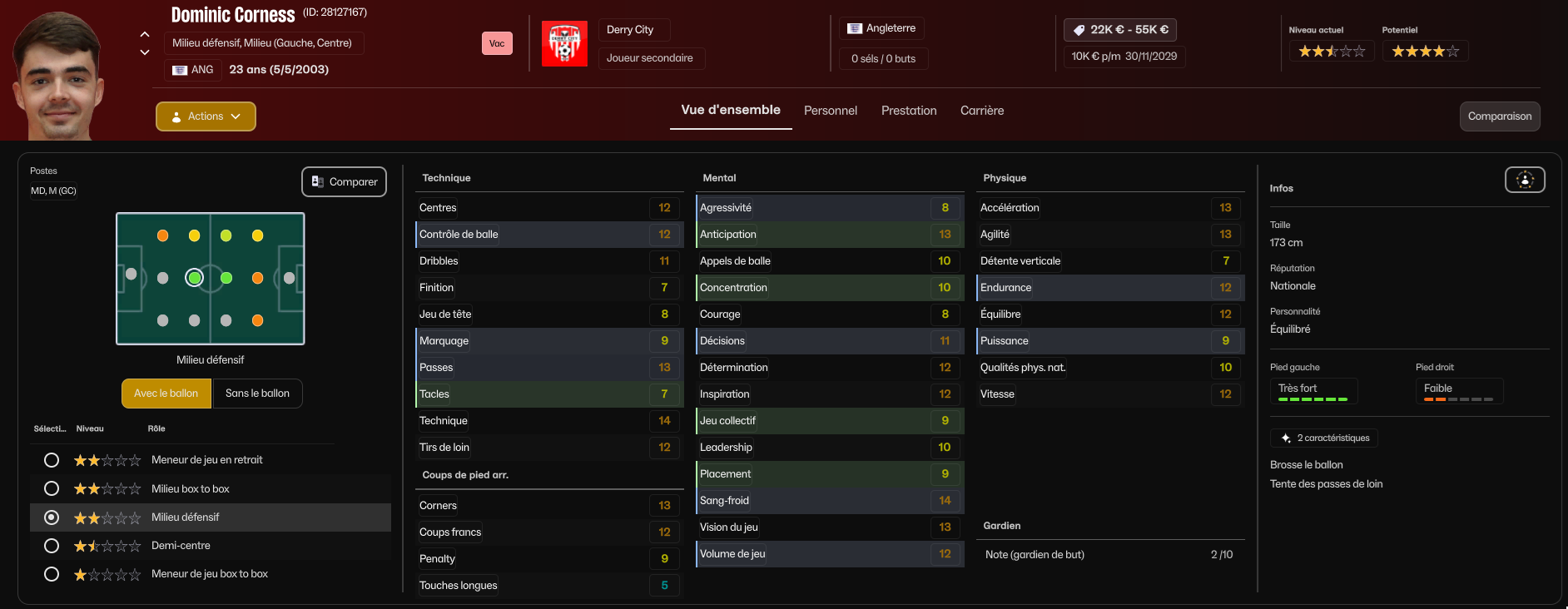Click the Comparaison button
This screenshot has width=1568, height=609.
click(1500, 116)
